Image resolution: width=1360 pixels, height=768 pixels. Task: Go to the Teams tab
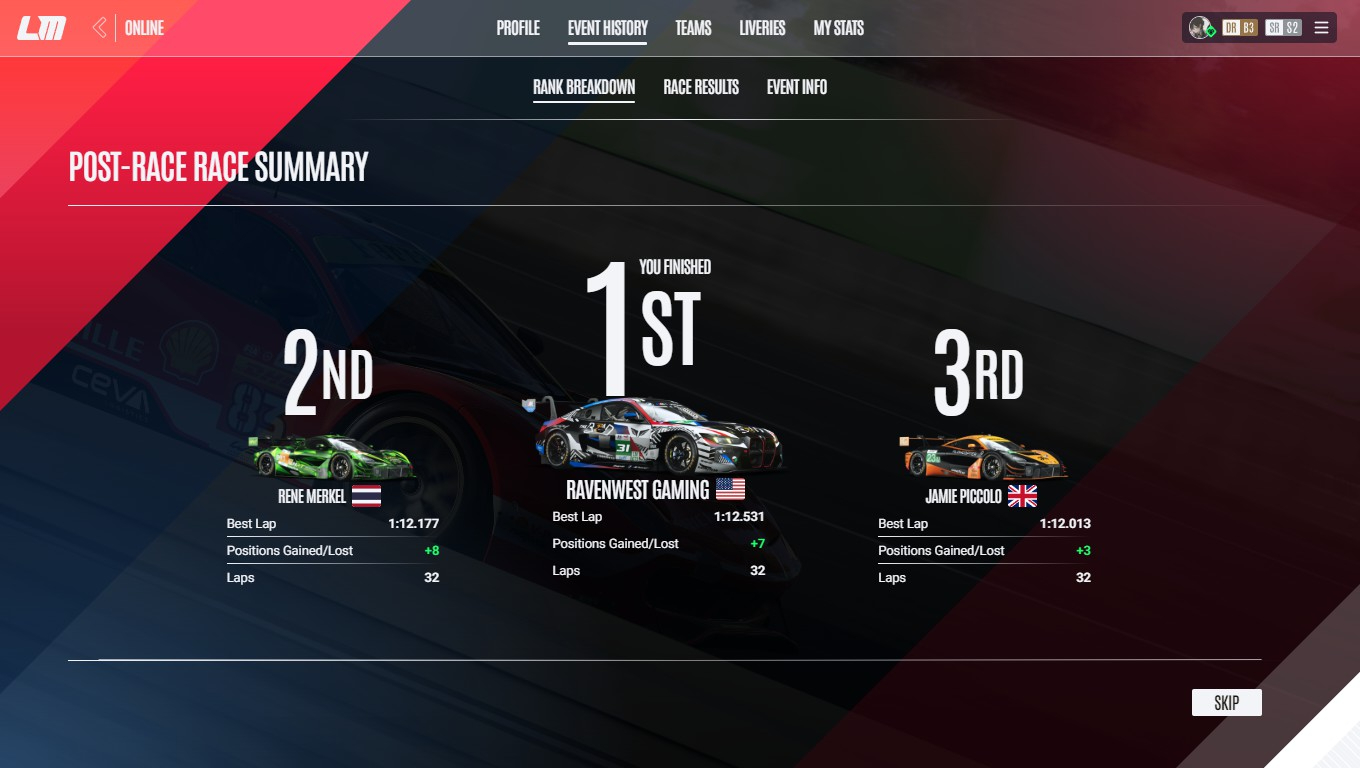[693, 28]
